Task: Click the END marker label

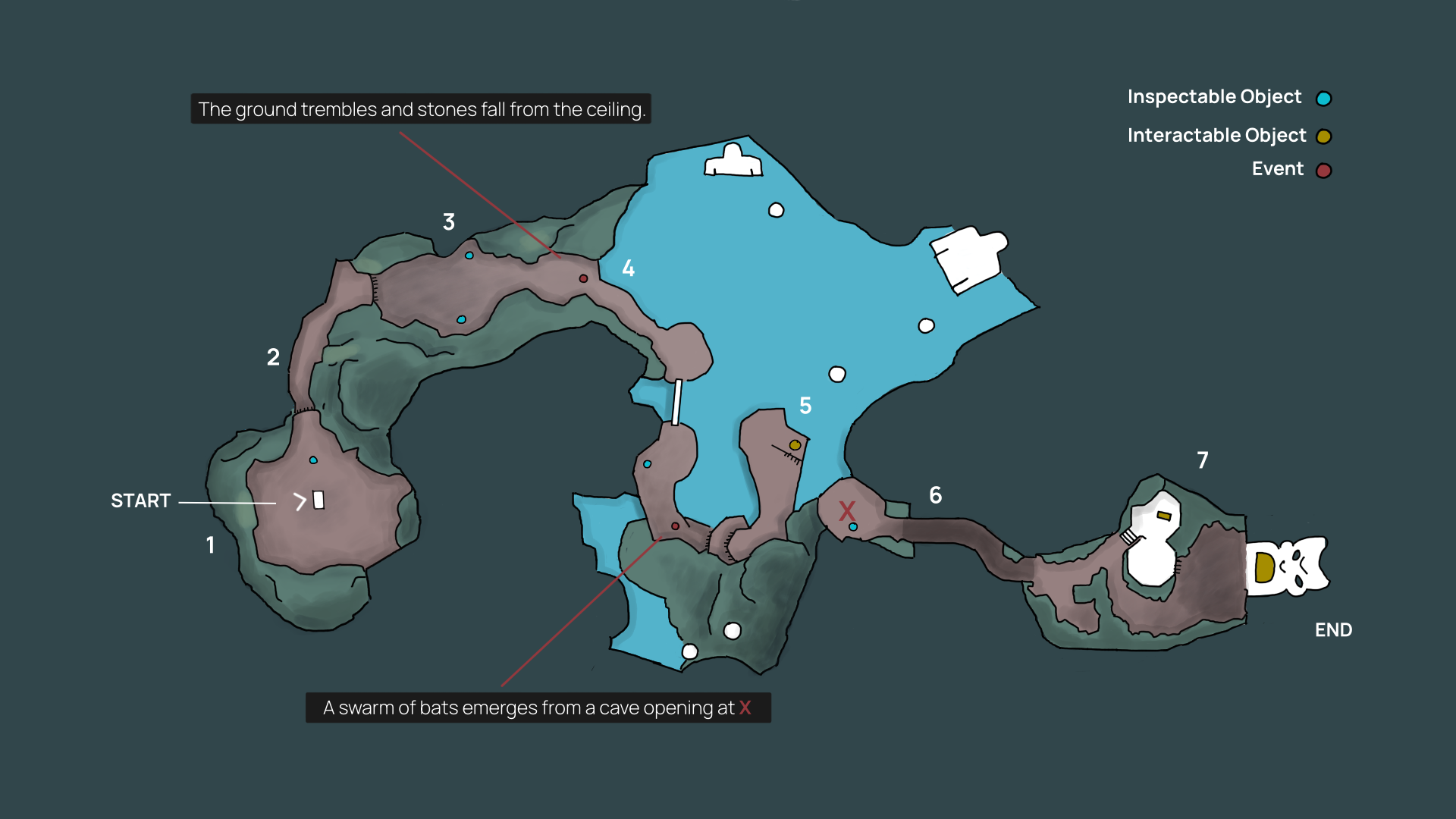Action: click(1333, 630)
